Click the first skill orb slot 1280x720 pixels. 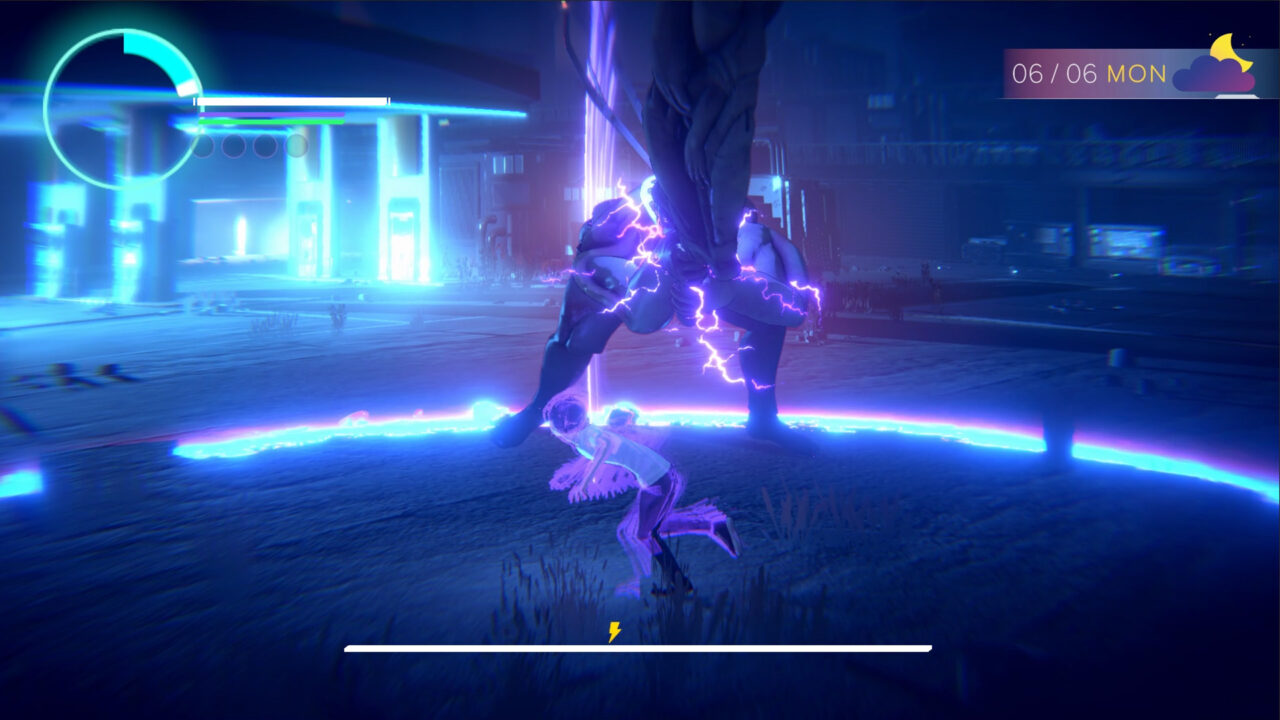pyautogui.click(x=203, y=148)
